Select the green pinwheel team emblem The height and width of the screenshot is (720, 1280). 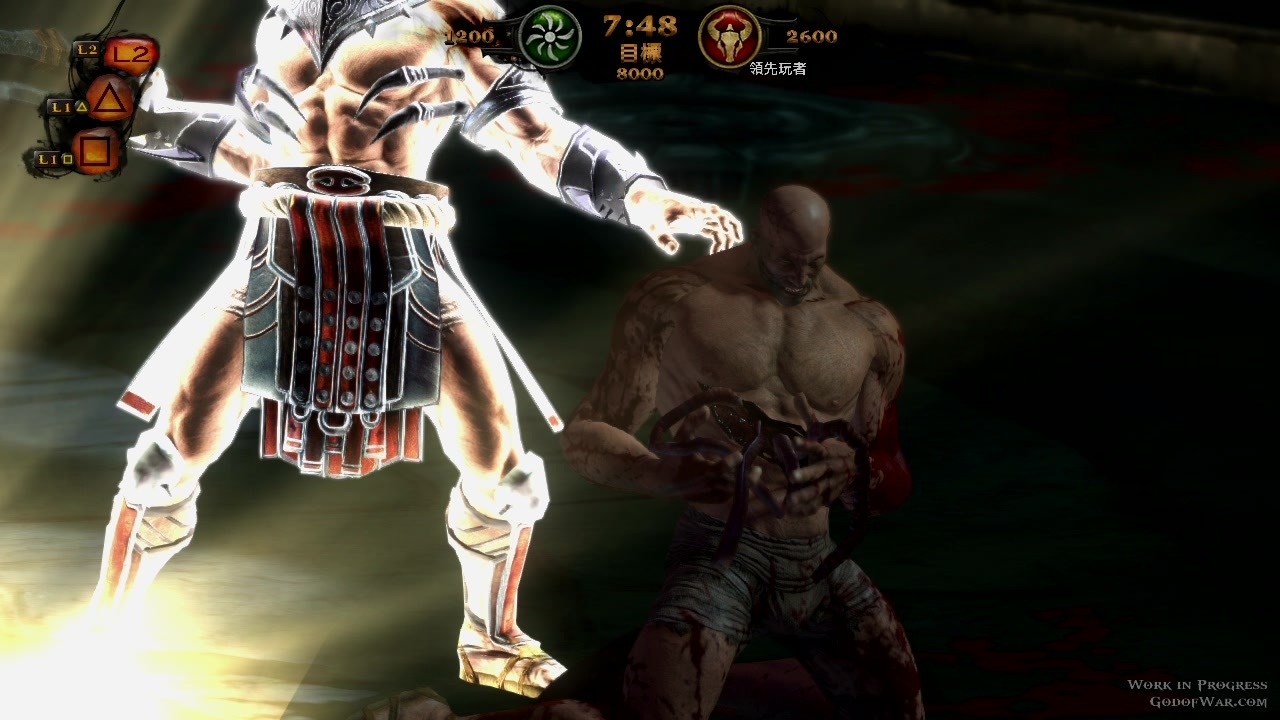point(551,37)
